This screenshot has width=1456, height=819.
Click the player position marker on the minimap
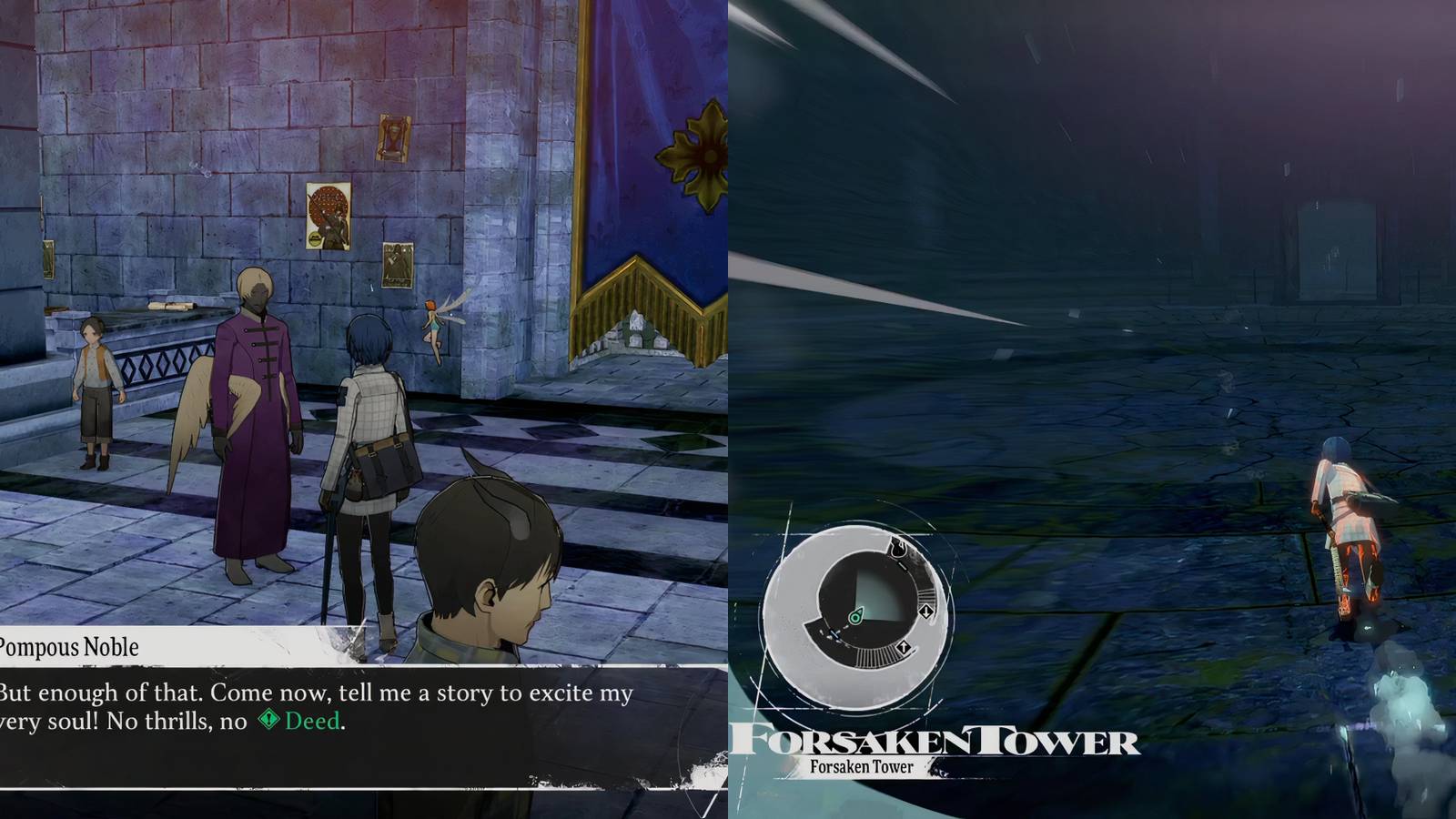(855, 617)
